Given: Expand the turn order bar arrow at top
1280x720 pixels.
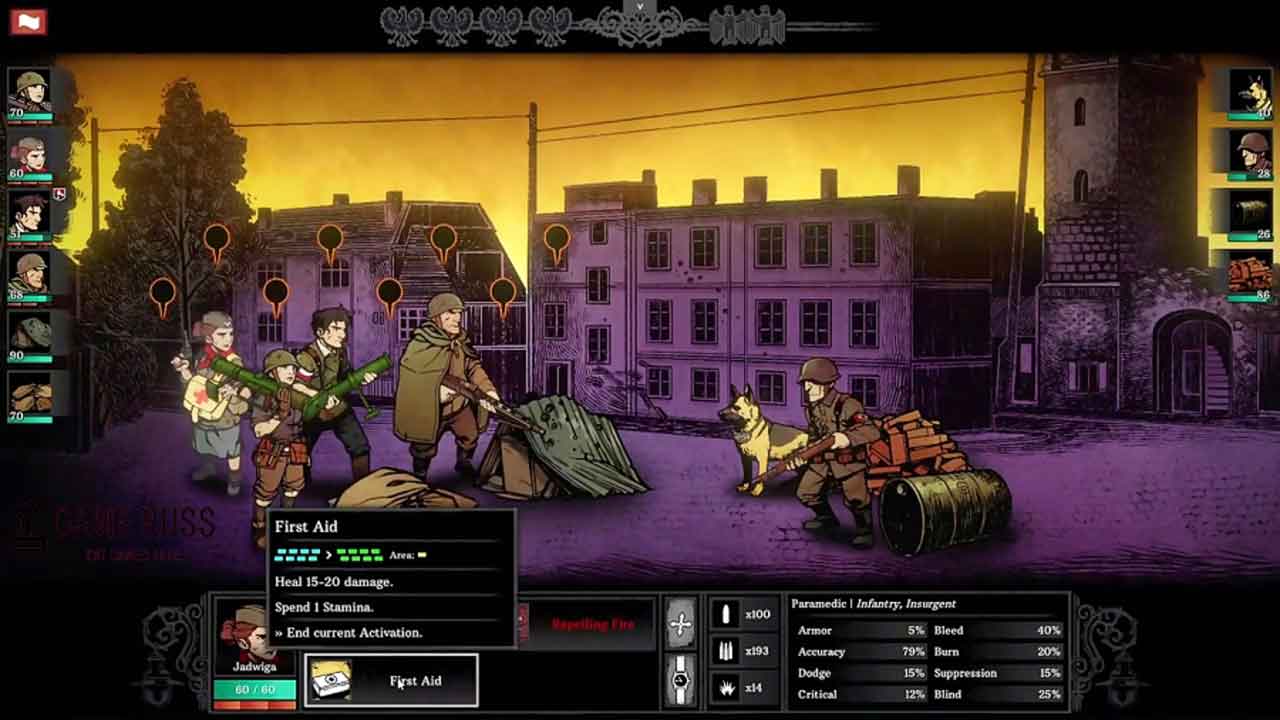Looking at the screenshot, I should (639, 6).
